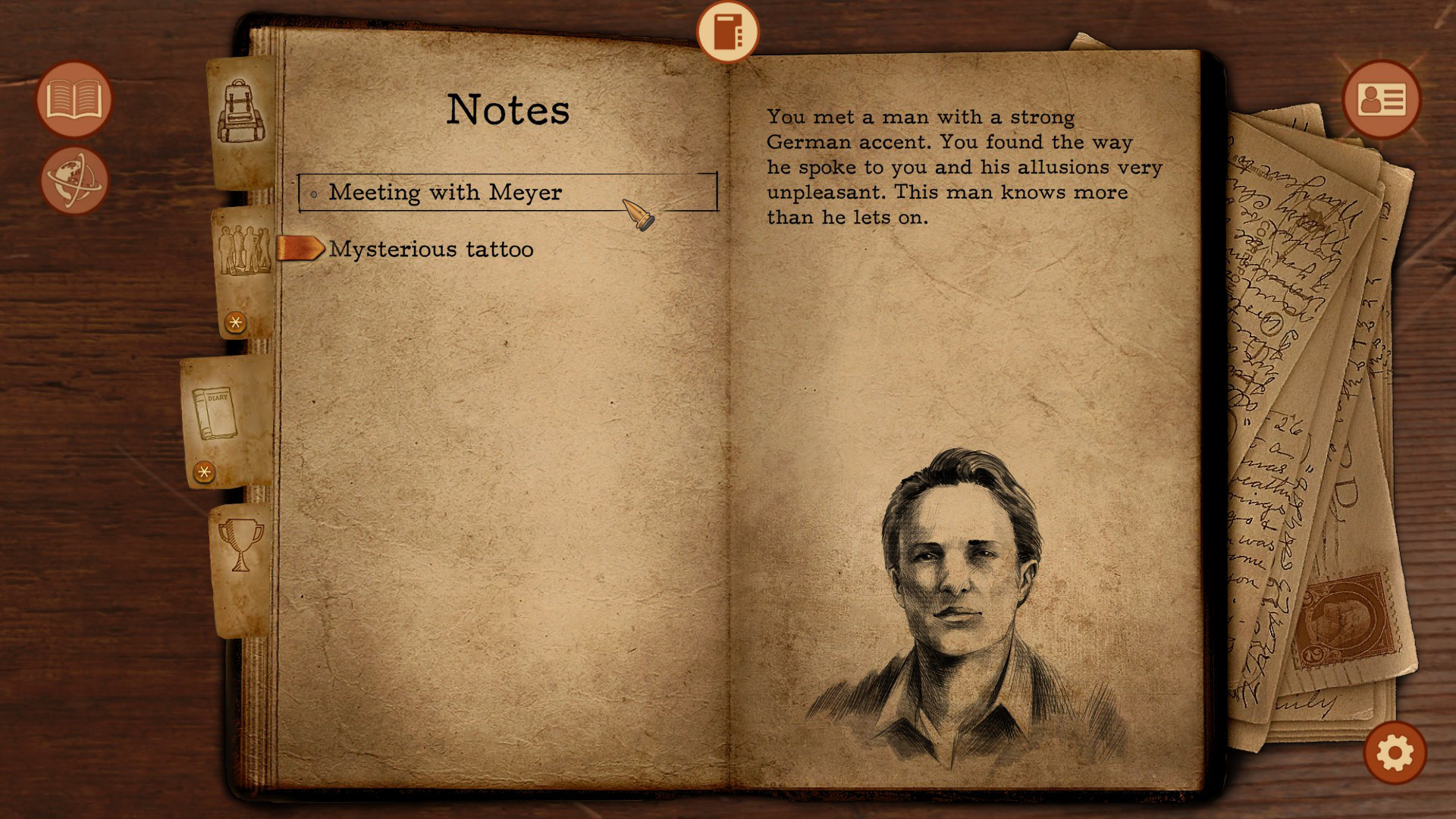Open the Mysterious tattoo note
The image size is (1456, 819).
pos(431,249)
